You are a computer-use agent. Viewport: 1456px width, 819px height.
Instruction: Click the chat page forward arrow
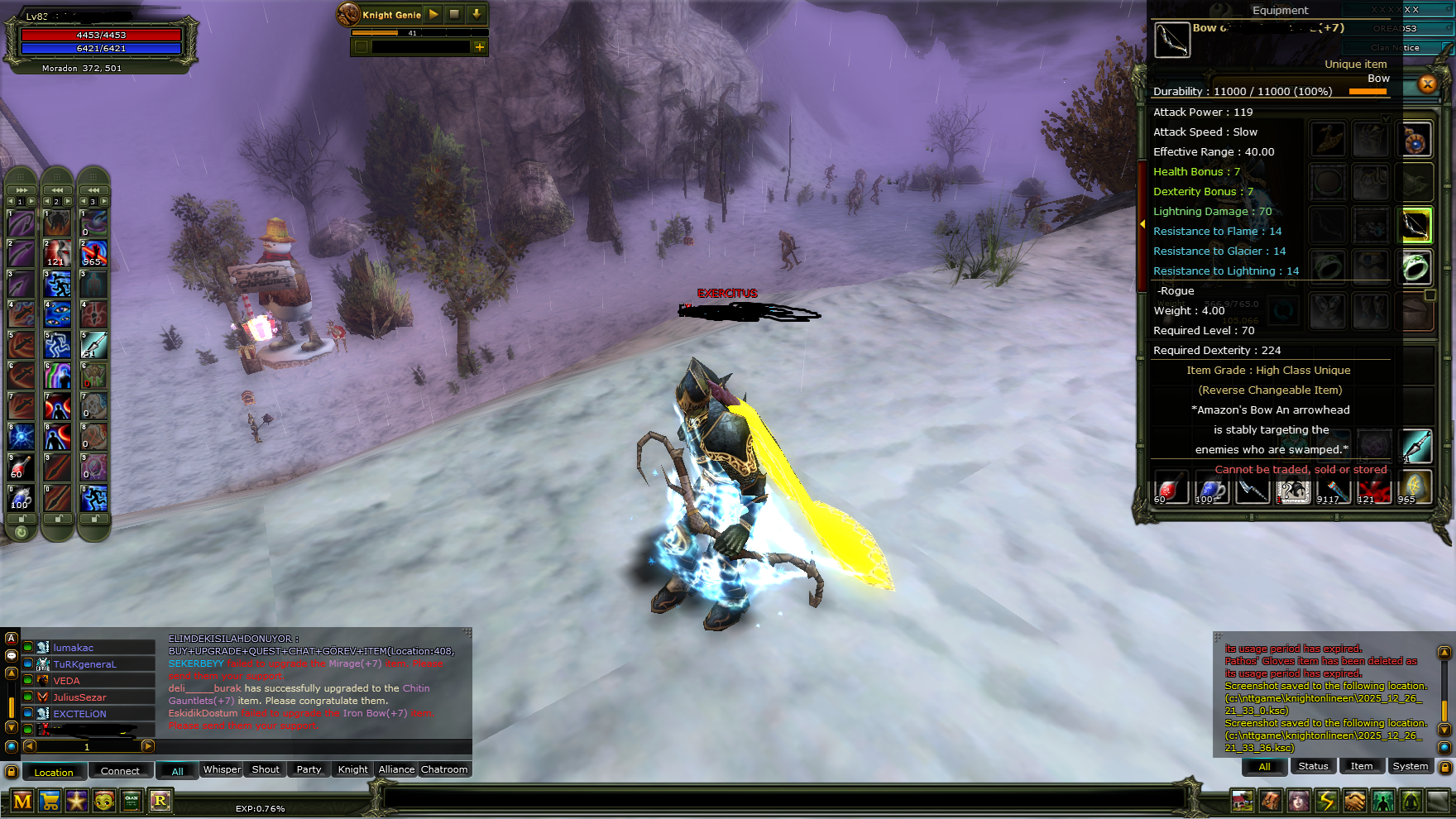(147, 745)
